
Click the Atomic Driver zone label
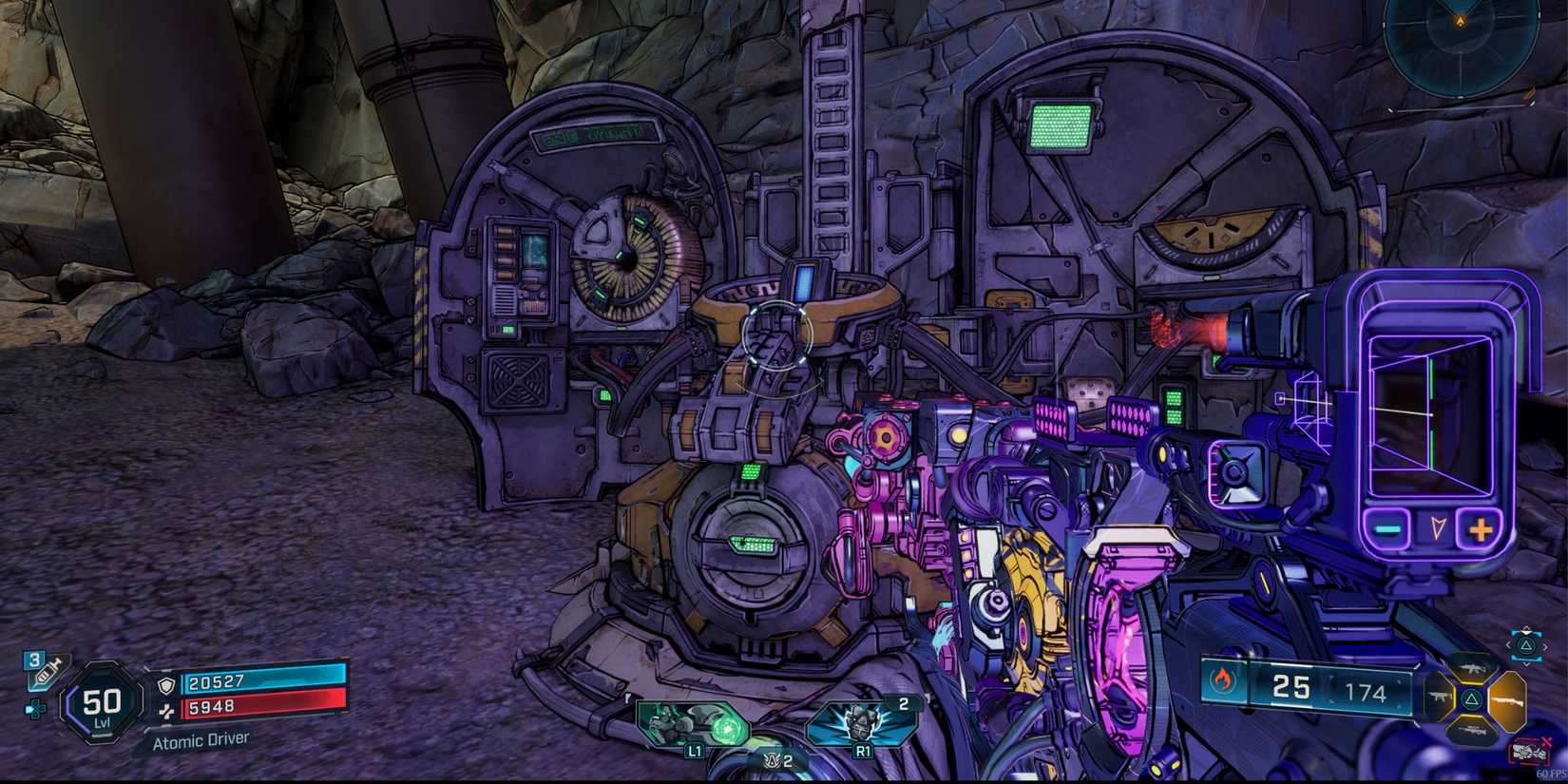pos(201,737)
